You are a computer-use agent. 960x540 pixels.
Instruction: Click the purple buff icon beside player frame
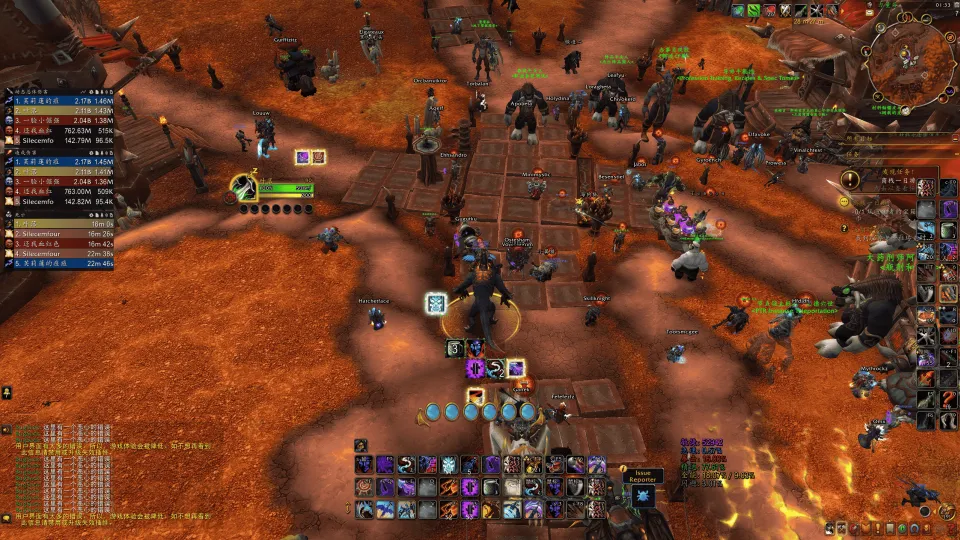[x=302, y=157]
